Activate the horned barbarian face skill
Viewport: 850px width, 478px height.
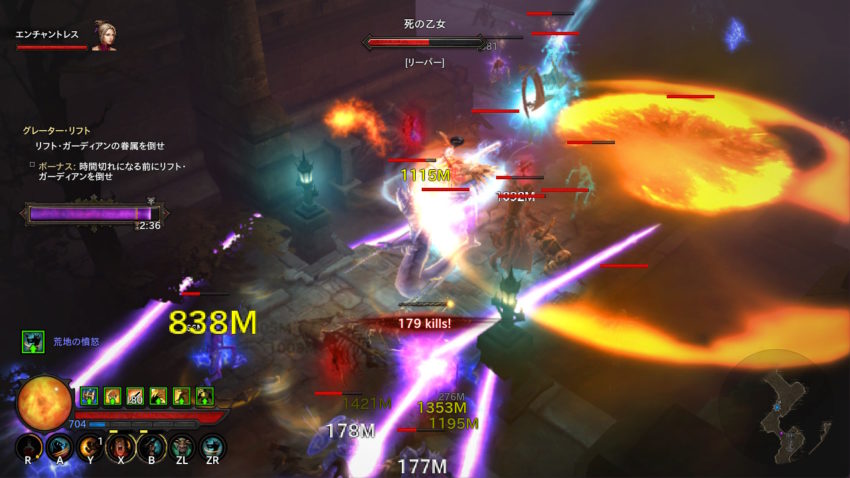pyautogui.click(x=182, y=446)
